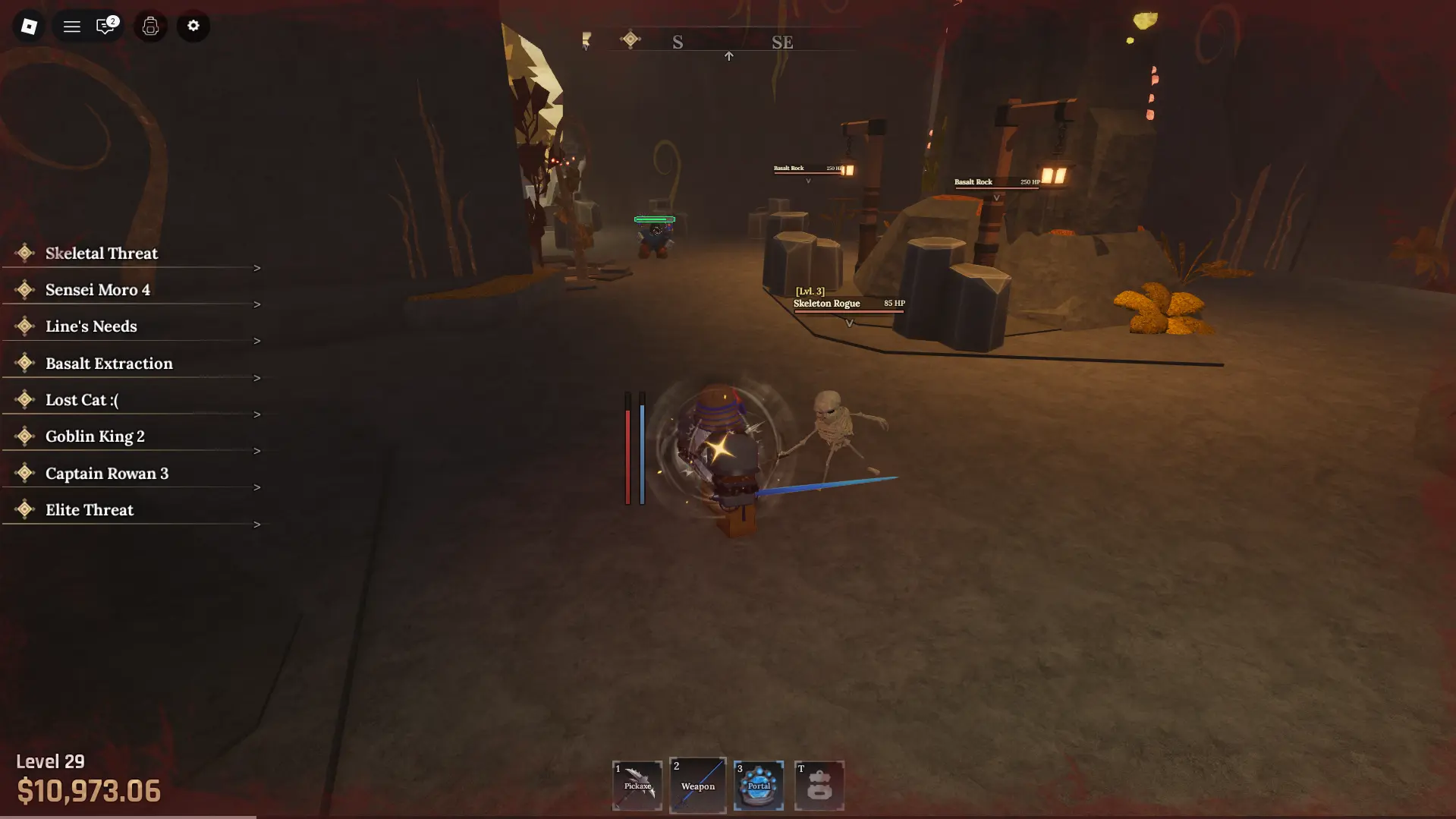The width and height of the screenshot is (1456, 819).
Task: Open the gear settings button
Action: [193, 27]
